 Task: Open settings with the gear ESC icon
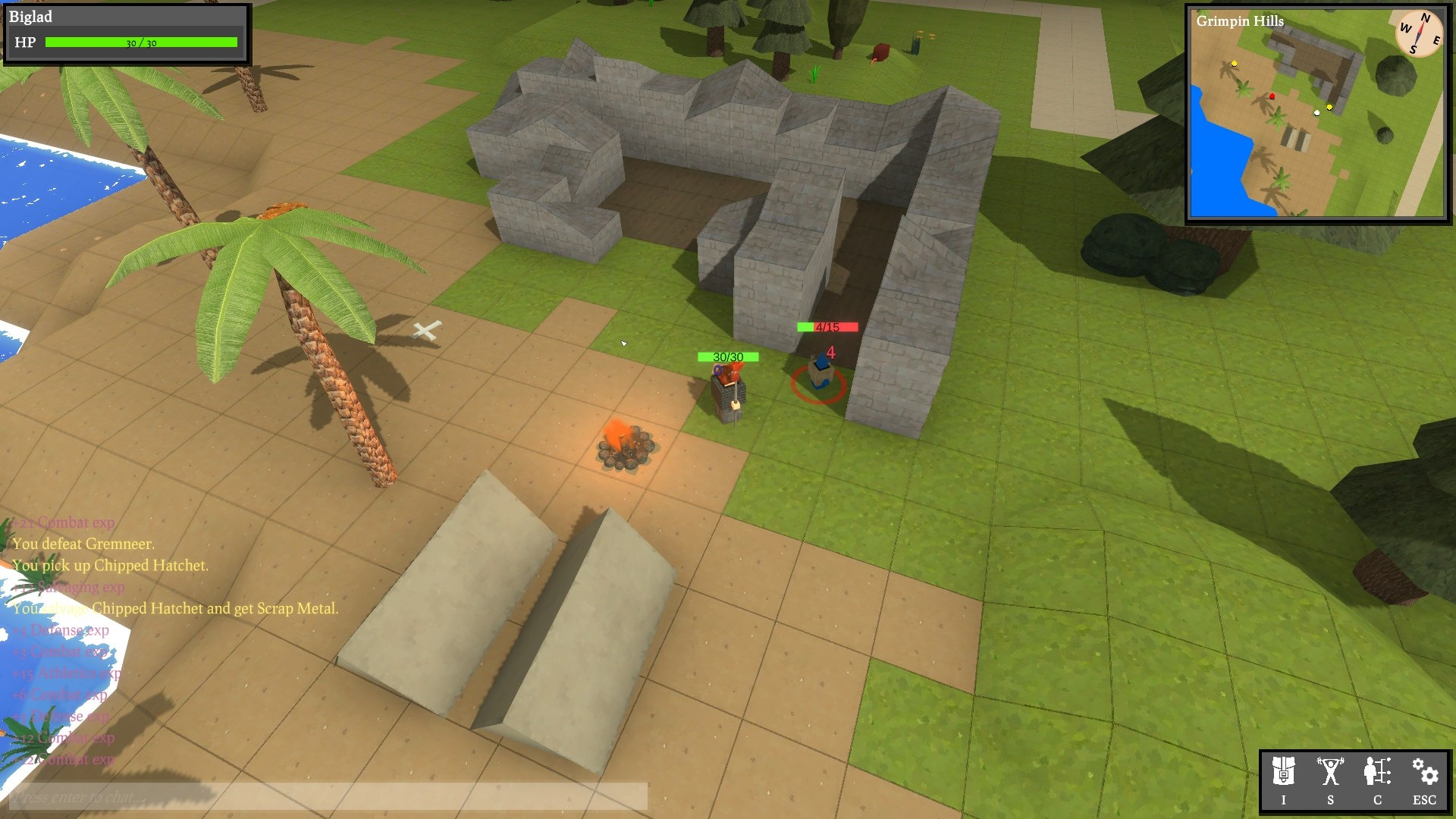point(1424,779)
